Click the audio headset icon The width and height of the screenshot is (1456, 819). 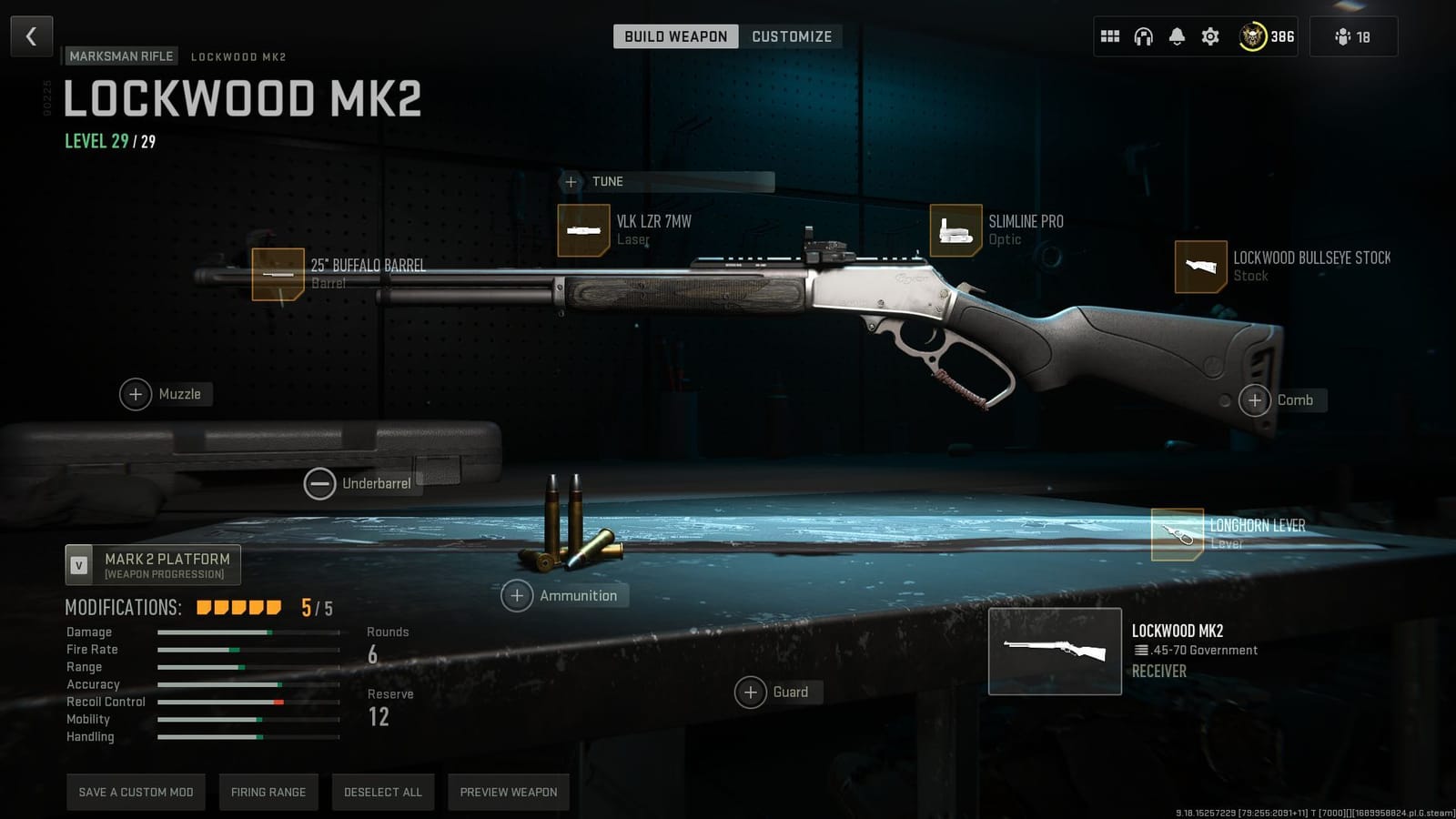pyautogui.click(x=1143, y=36)
